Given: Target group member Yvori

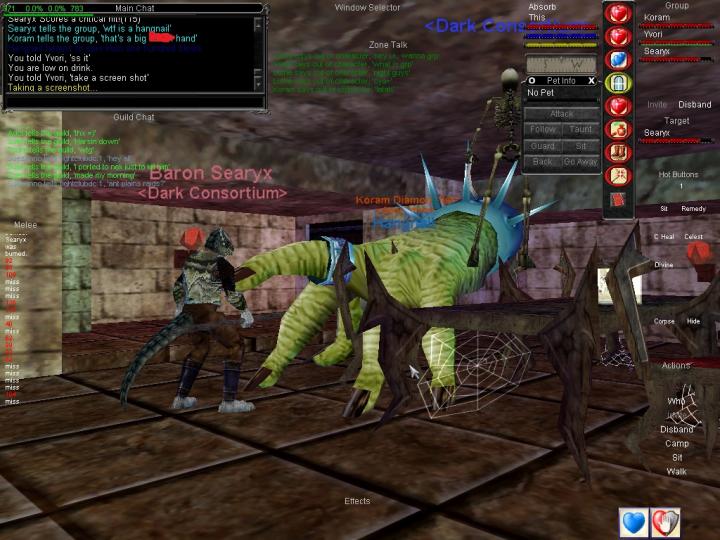Looking at the screenshot, I should point(655,34).
